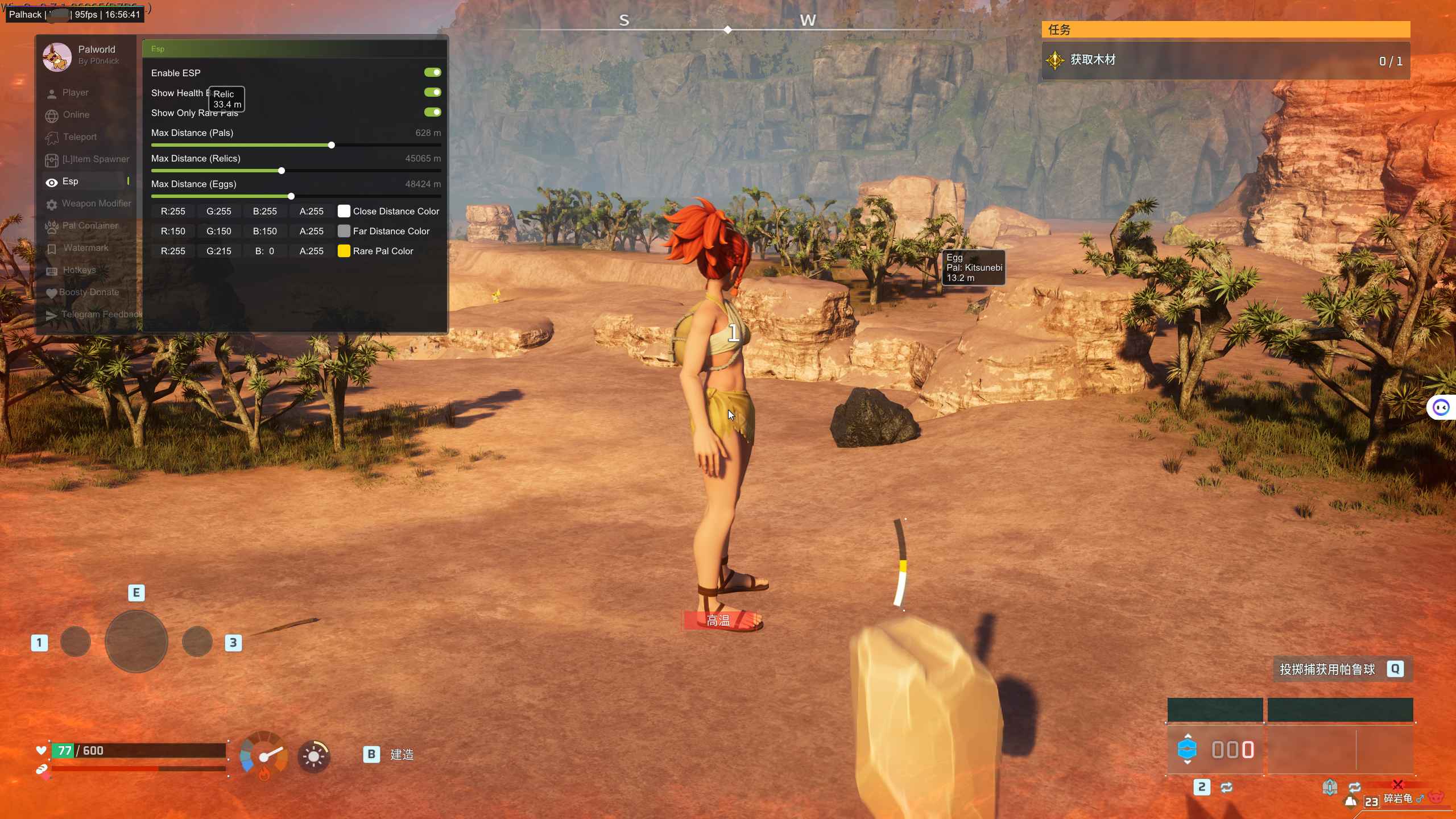Select the Item Spawner entry

click(x=95, y=159)
